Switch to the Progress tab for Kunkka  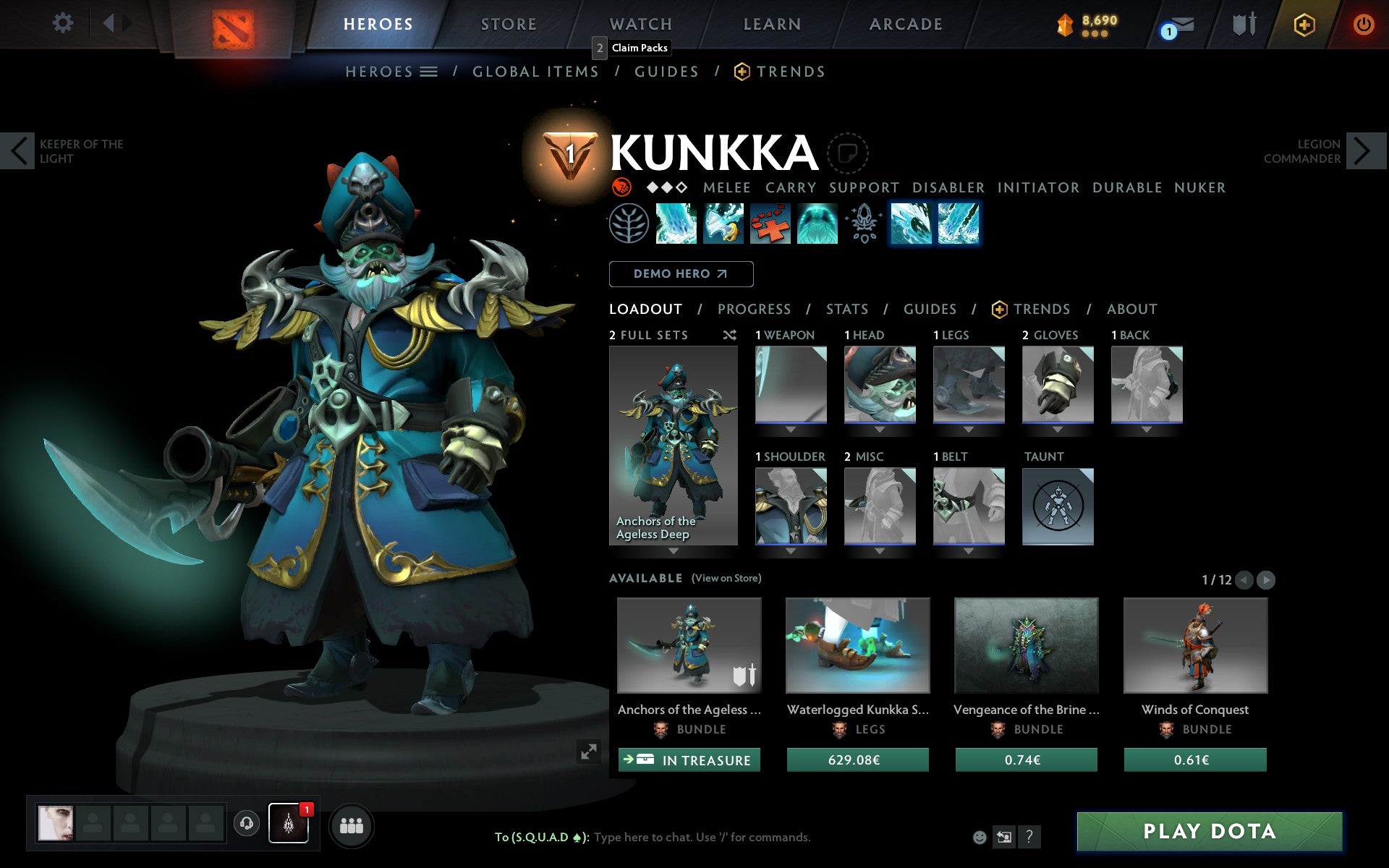click(754, 310)
